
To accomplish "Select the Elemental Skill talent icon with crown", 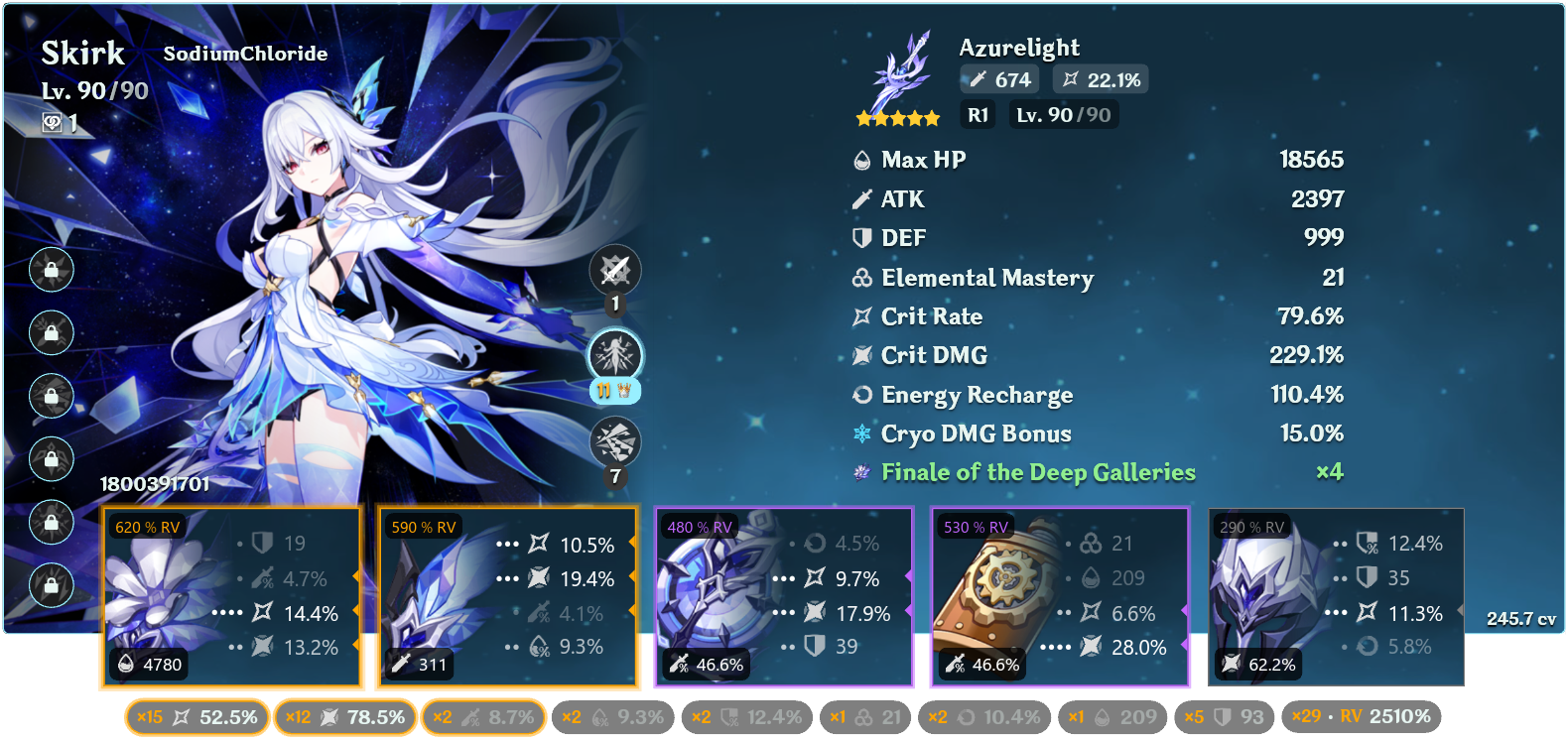I will [616, 357].
